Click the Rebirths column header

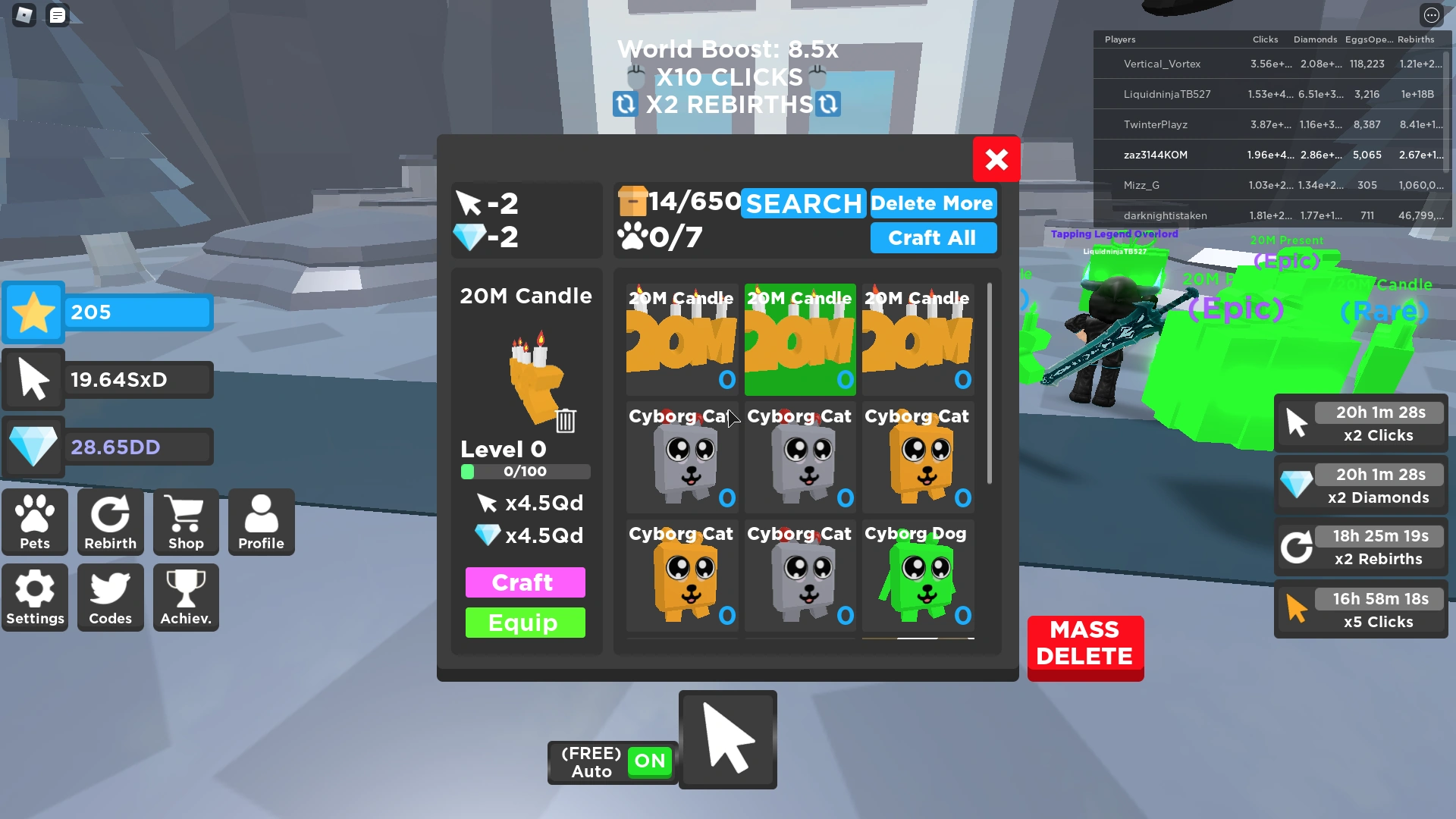point(1417,39)
